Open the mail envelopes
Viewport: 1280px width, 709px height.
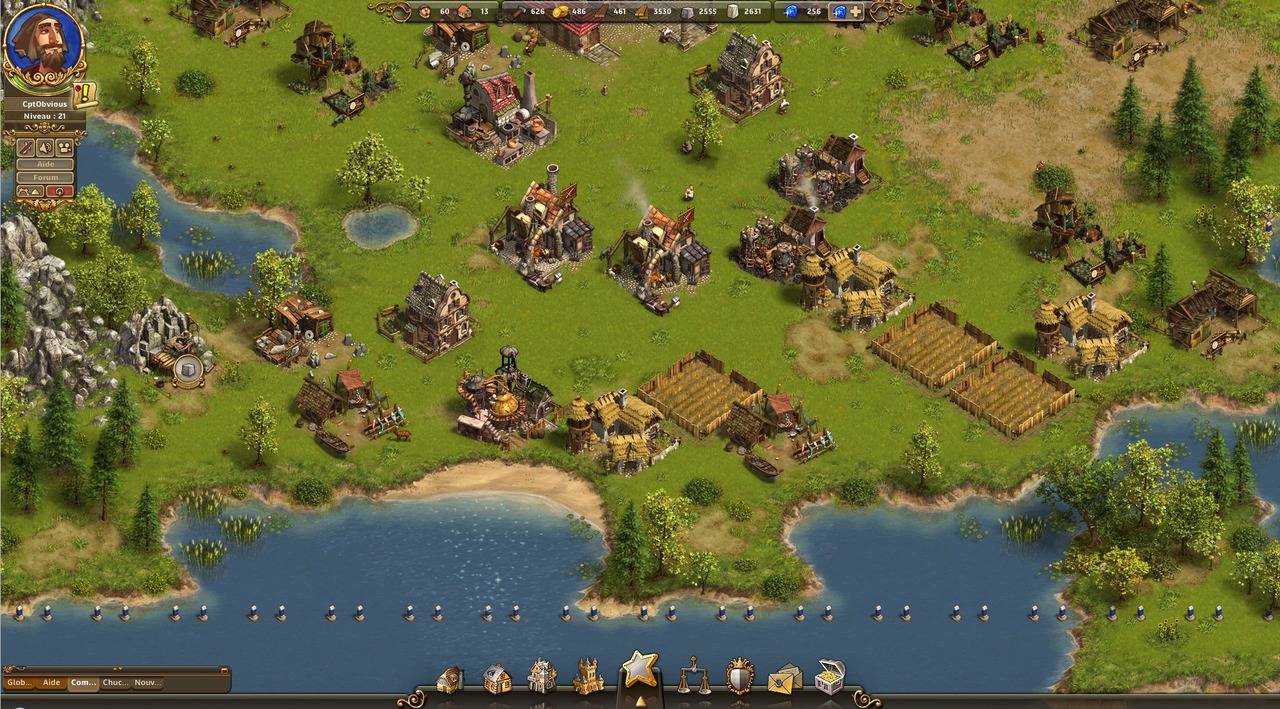[x=785, y=678]
